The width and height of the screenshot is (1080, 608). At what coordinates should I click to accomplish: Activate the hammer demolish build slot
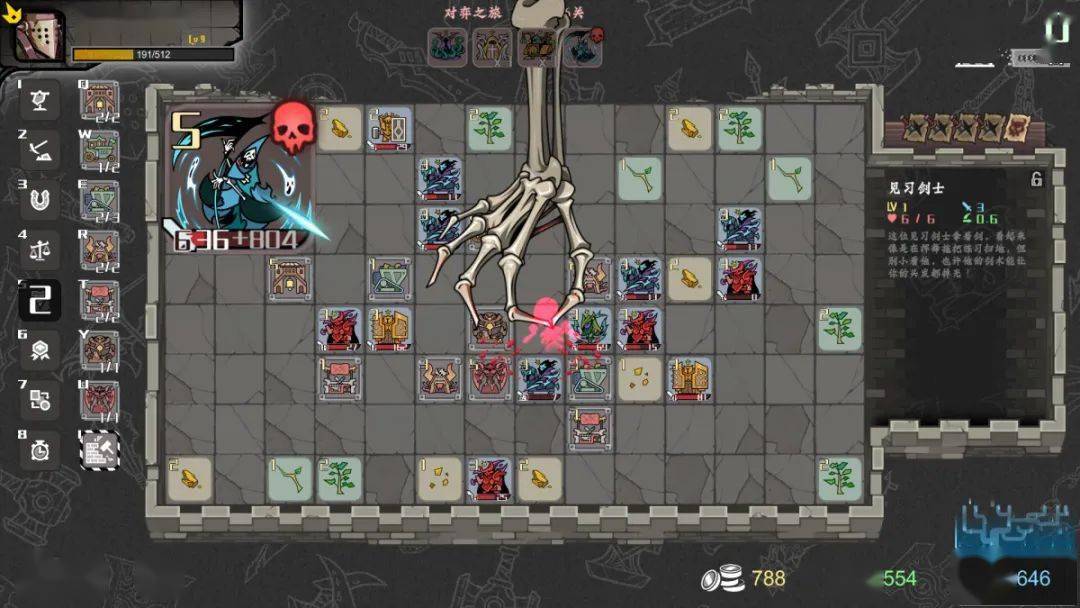(x=99, y=450)
